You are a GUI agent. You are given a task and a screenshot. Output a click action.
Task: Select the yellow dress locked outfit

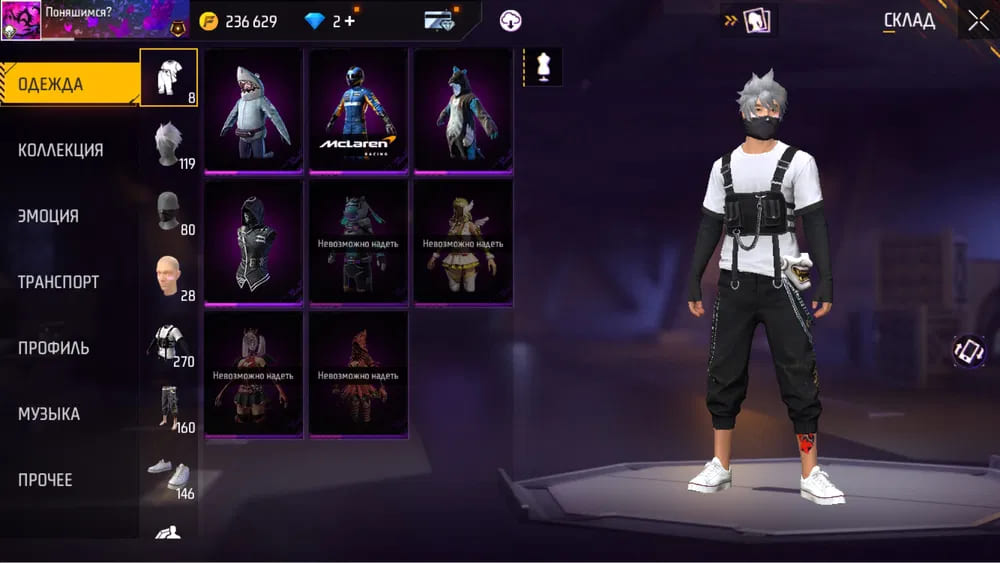pos(463,242)
